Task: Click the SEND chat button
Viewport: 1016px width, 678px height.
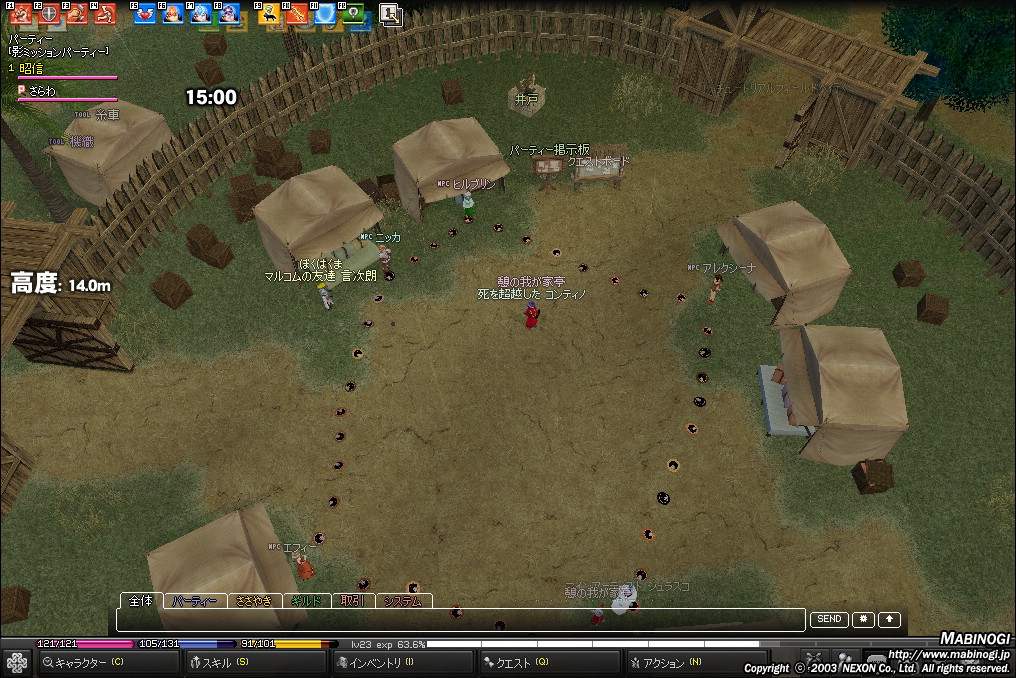Action: tap(829, 620)
